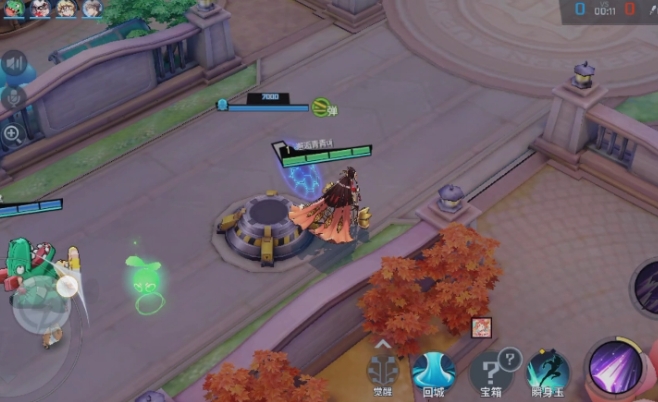
Task: Select the brown-haired teammate portrait
Action: pyautogui.click(x=92, y=9)
